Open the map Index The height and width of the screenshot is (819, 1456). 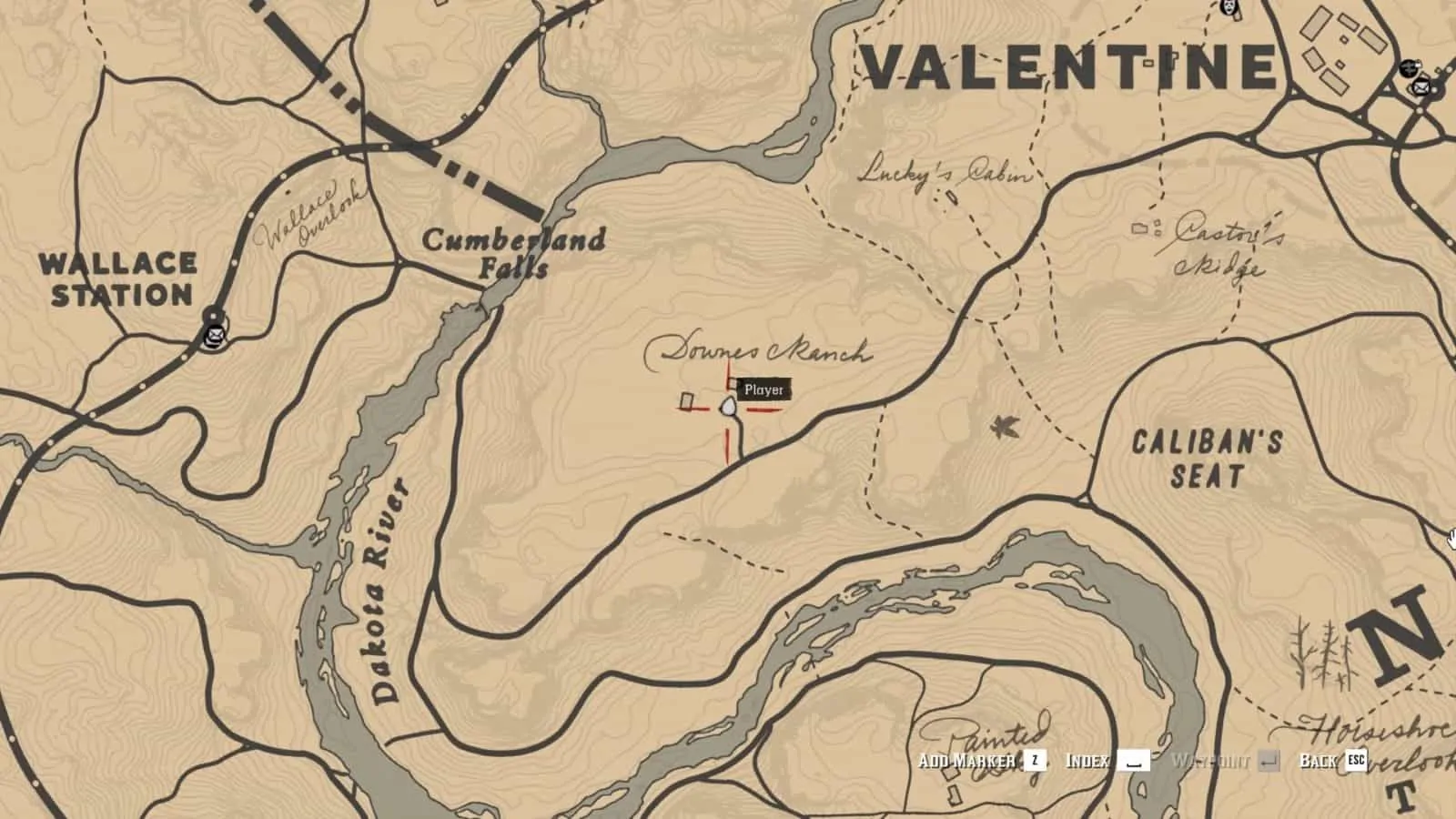1087,762
